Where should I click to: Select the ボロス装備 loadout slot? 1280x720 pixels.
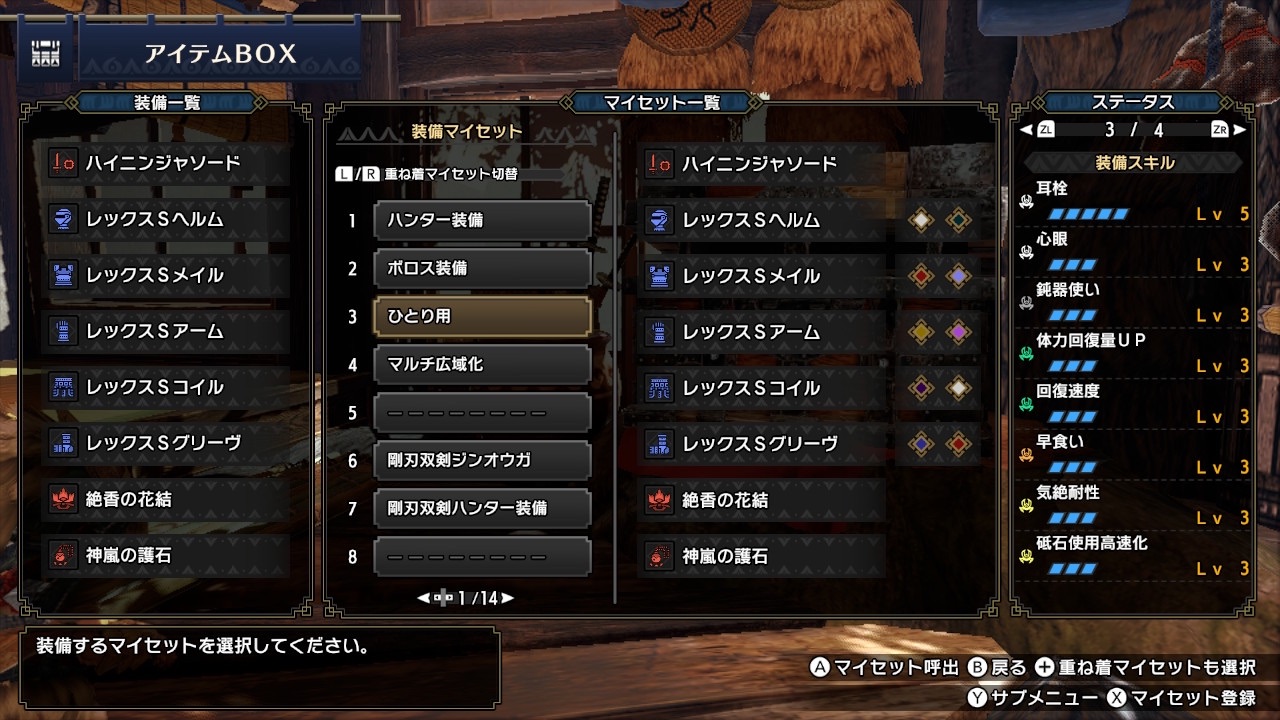(x=482, y=267)
